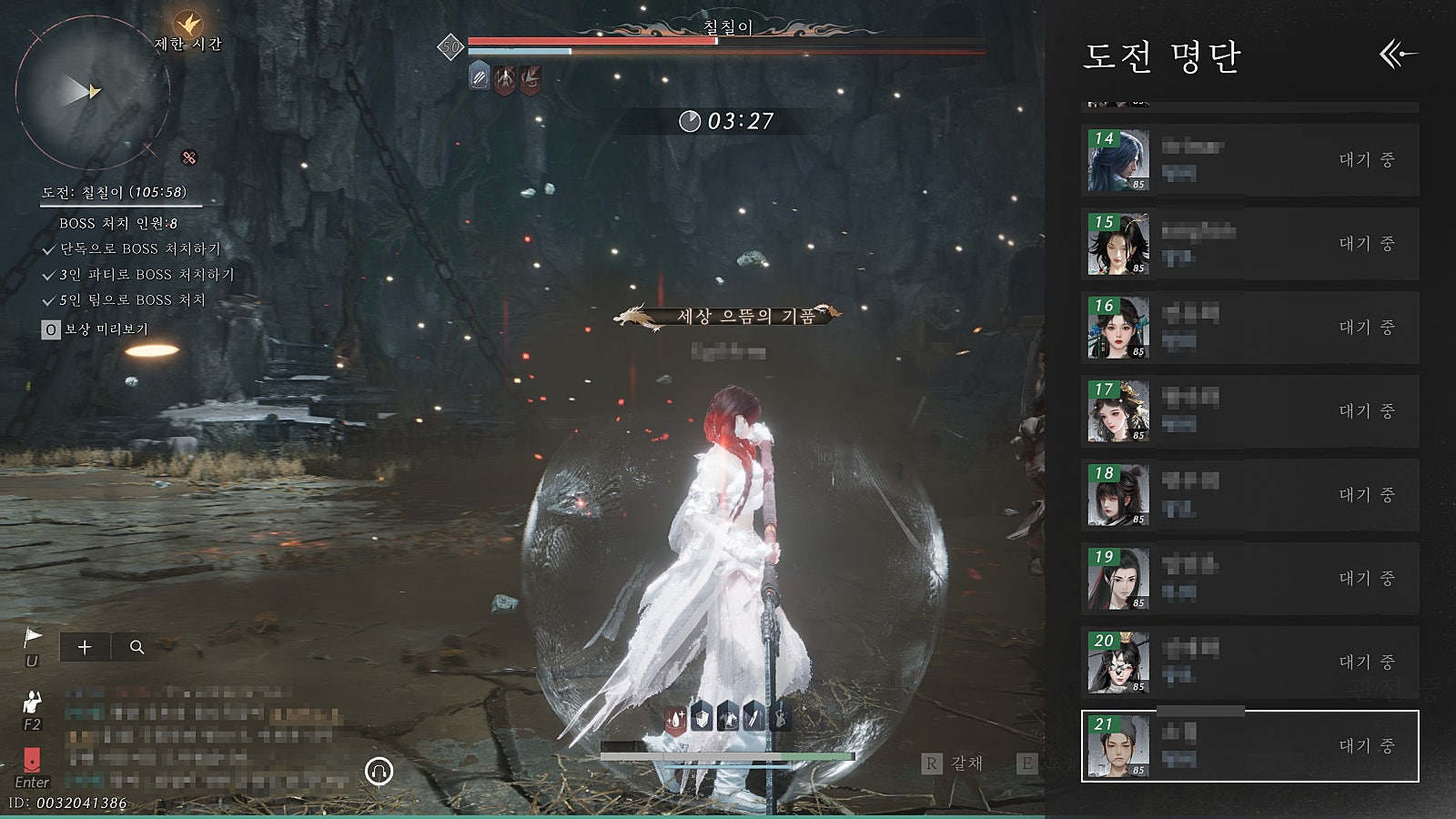Toggle the headphone voice icon
The height and width of the screenshot is (819, 1456).
pos(379,772)
